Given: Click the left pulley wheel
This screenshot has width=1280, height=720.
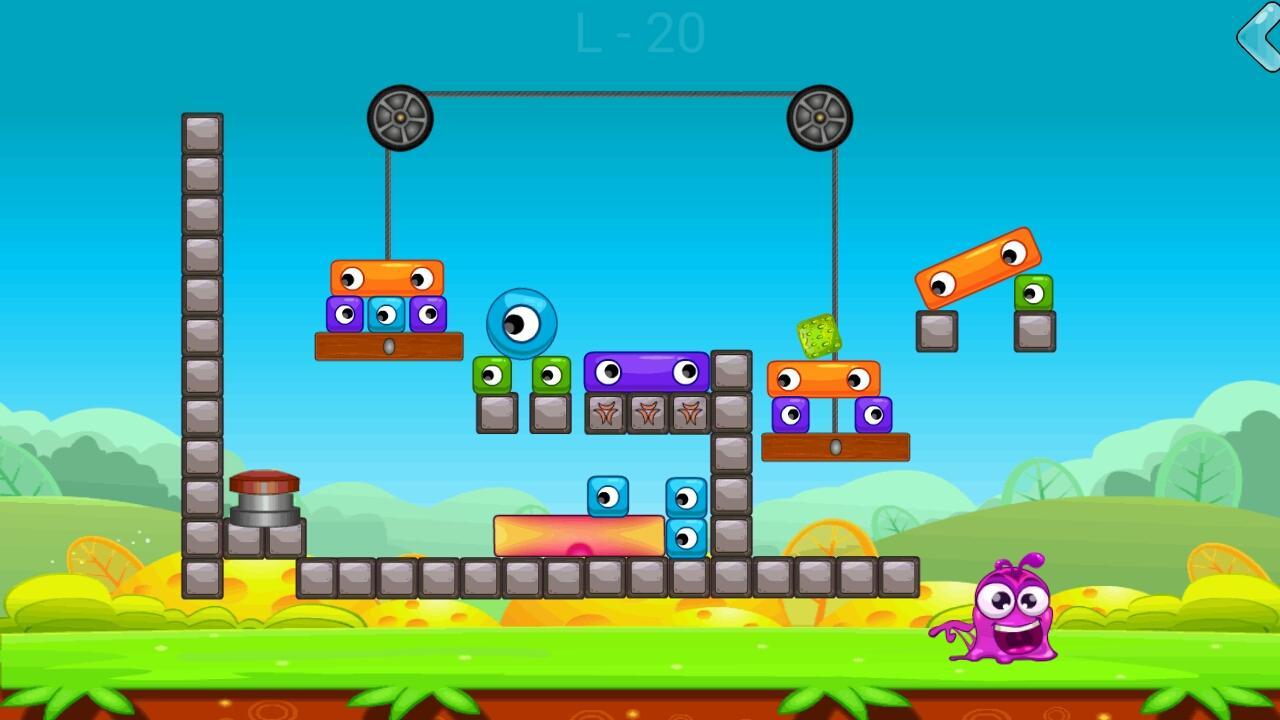Looking at the screenshot, I should (399, 118).
